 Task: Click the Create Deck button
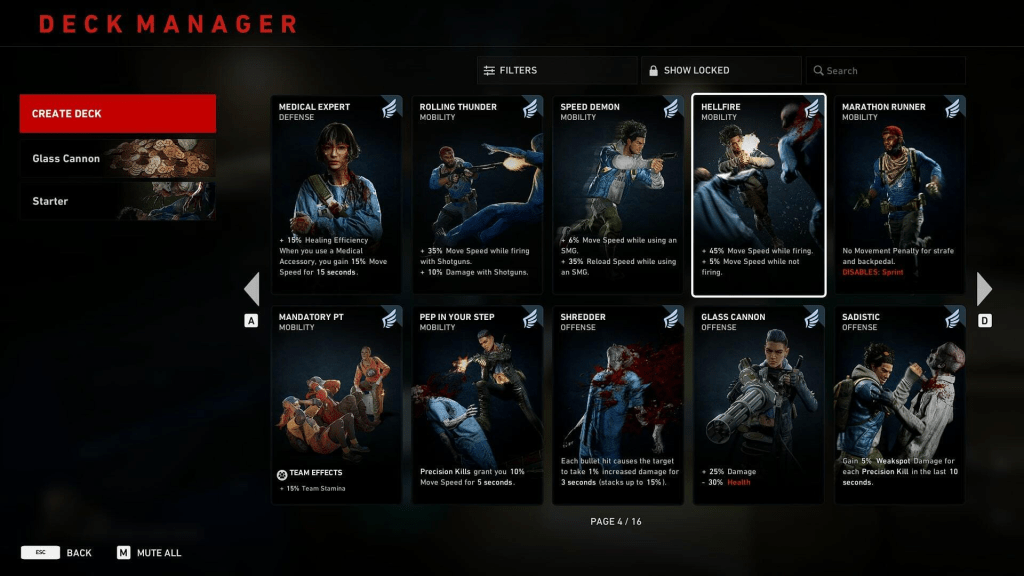(x=117, y=113)
